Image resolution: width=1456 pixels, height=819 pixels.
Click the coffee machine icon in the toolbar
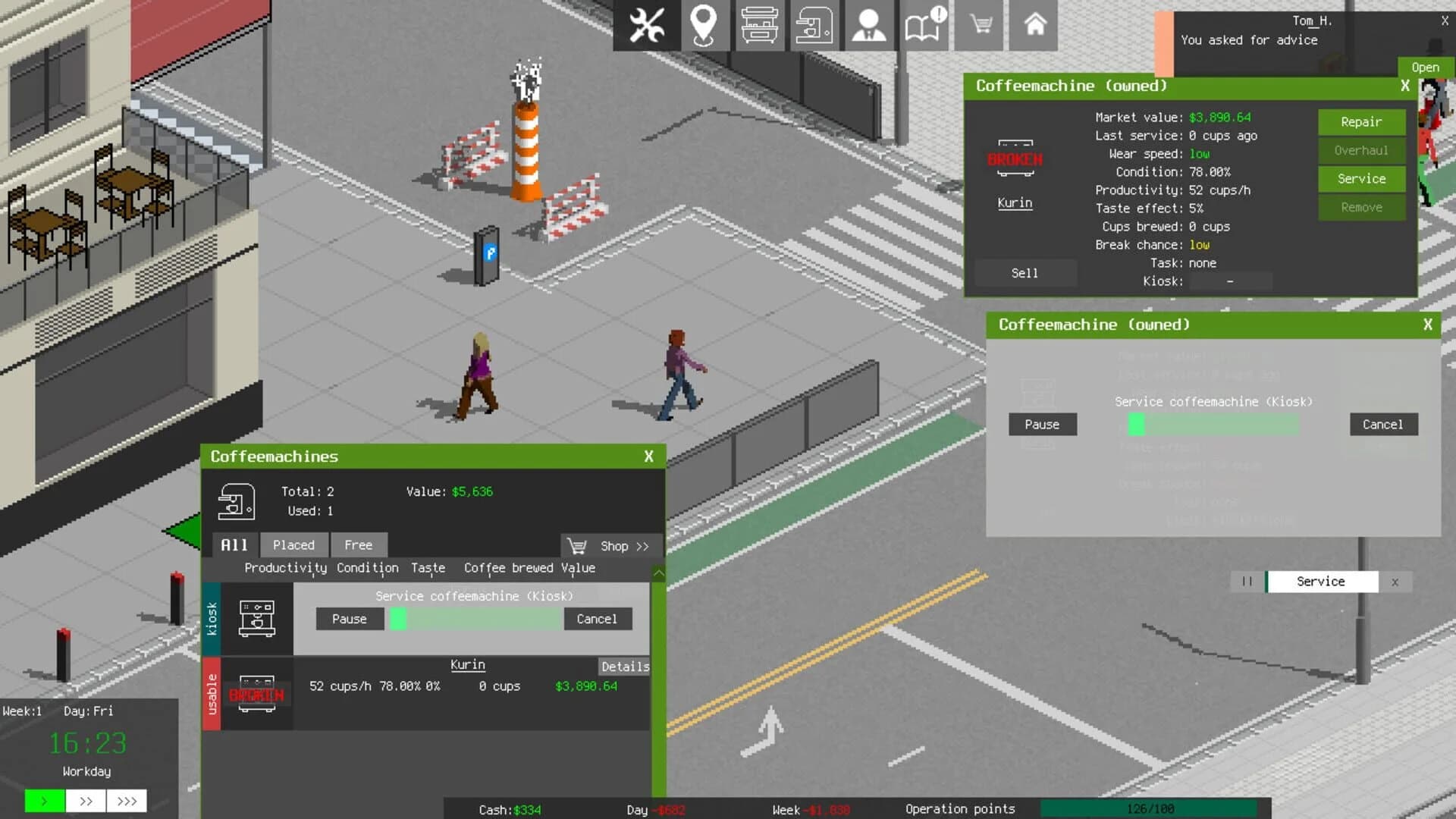pos(814,25)
